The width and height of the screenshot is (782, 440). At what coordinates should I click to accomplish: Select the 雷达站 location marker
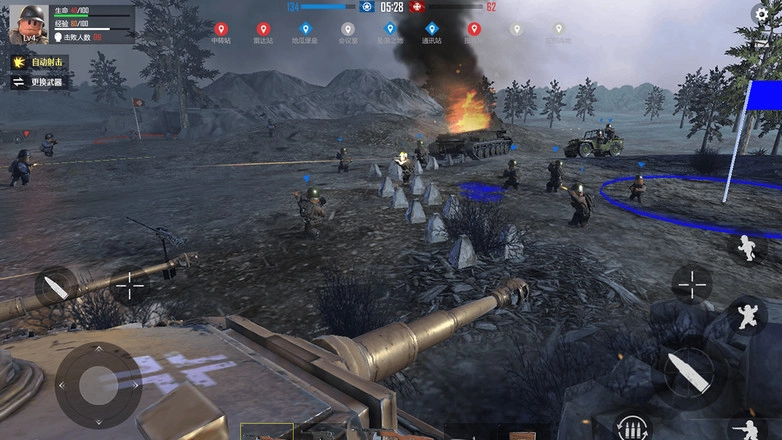(263, 30)
